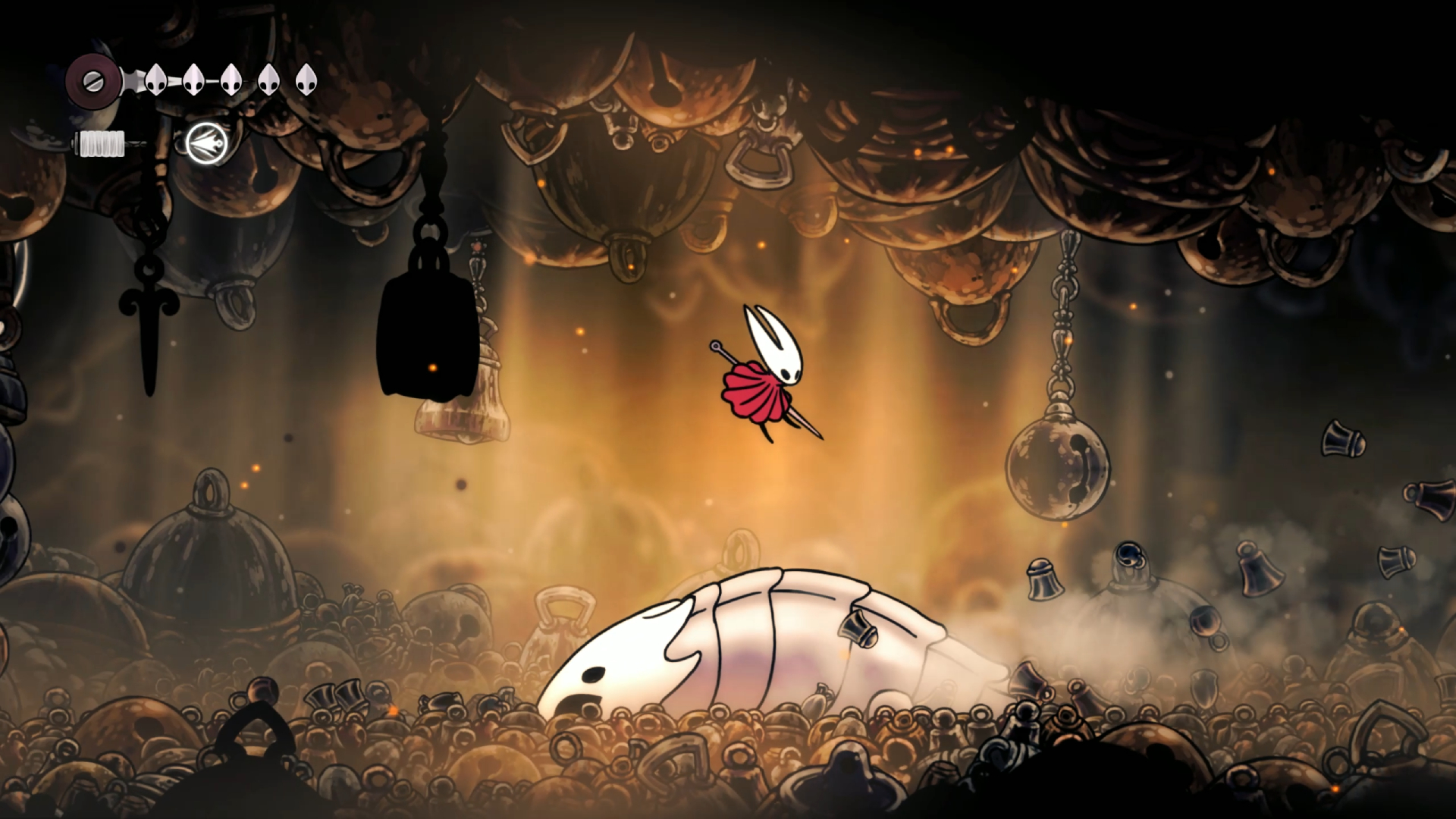Select the first health mask icon
This screenshot has width=1456, height=819.
[155, 80]
